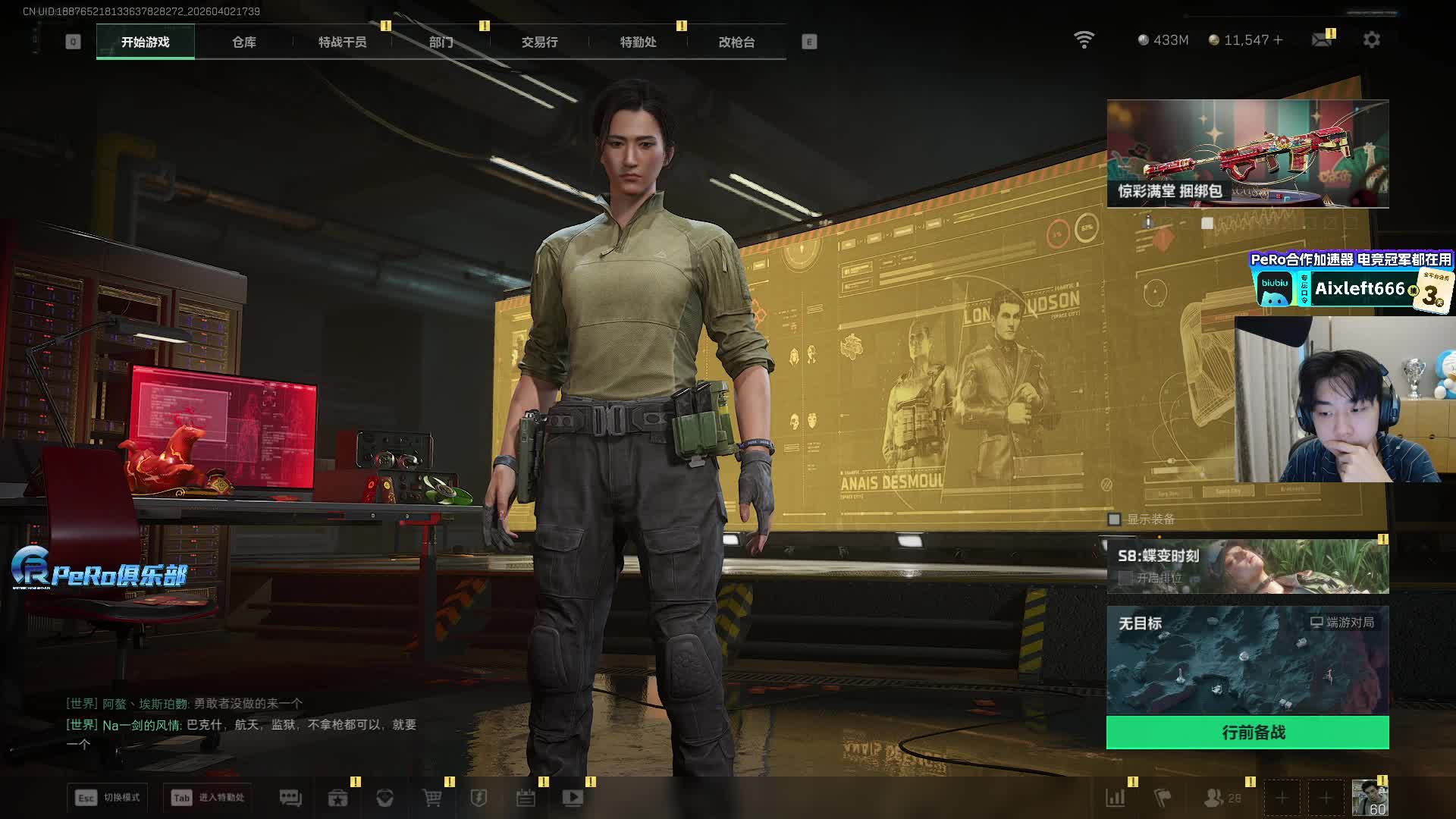
Task: Select the 部门 department tab
Action: click(x=441, y=42)
